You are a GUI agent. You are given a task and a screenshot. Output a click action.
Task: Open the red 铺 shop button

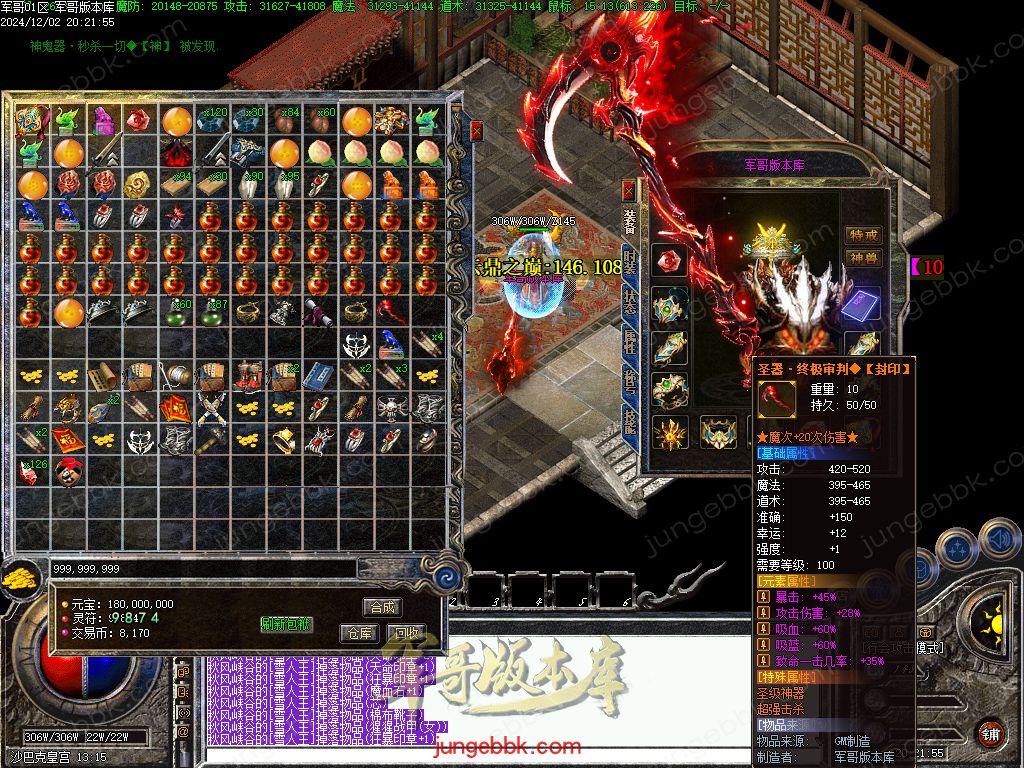coord(989,732)
